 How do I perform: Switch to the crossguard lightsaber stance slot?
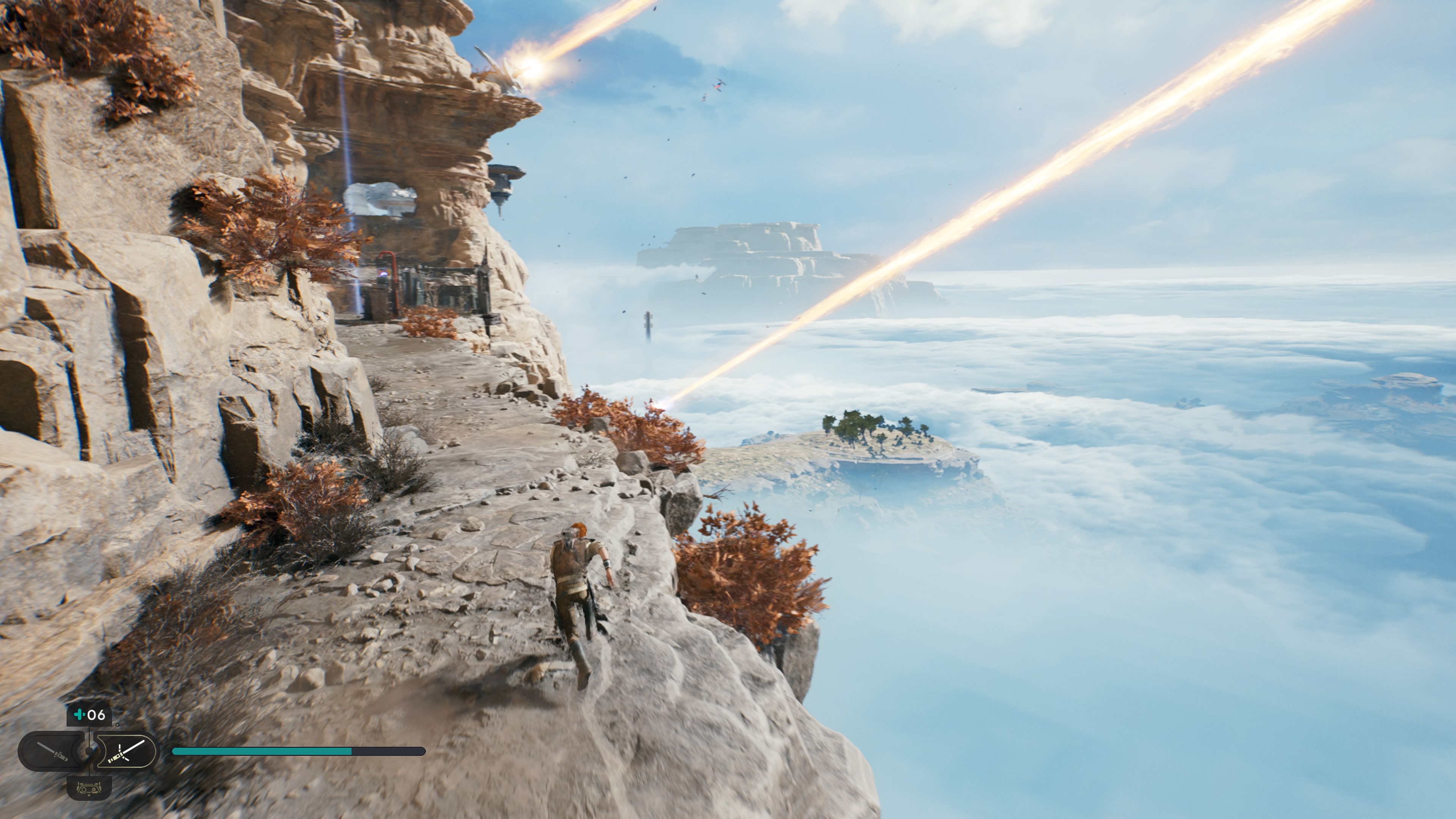point(126,751)
